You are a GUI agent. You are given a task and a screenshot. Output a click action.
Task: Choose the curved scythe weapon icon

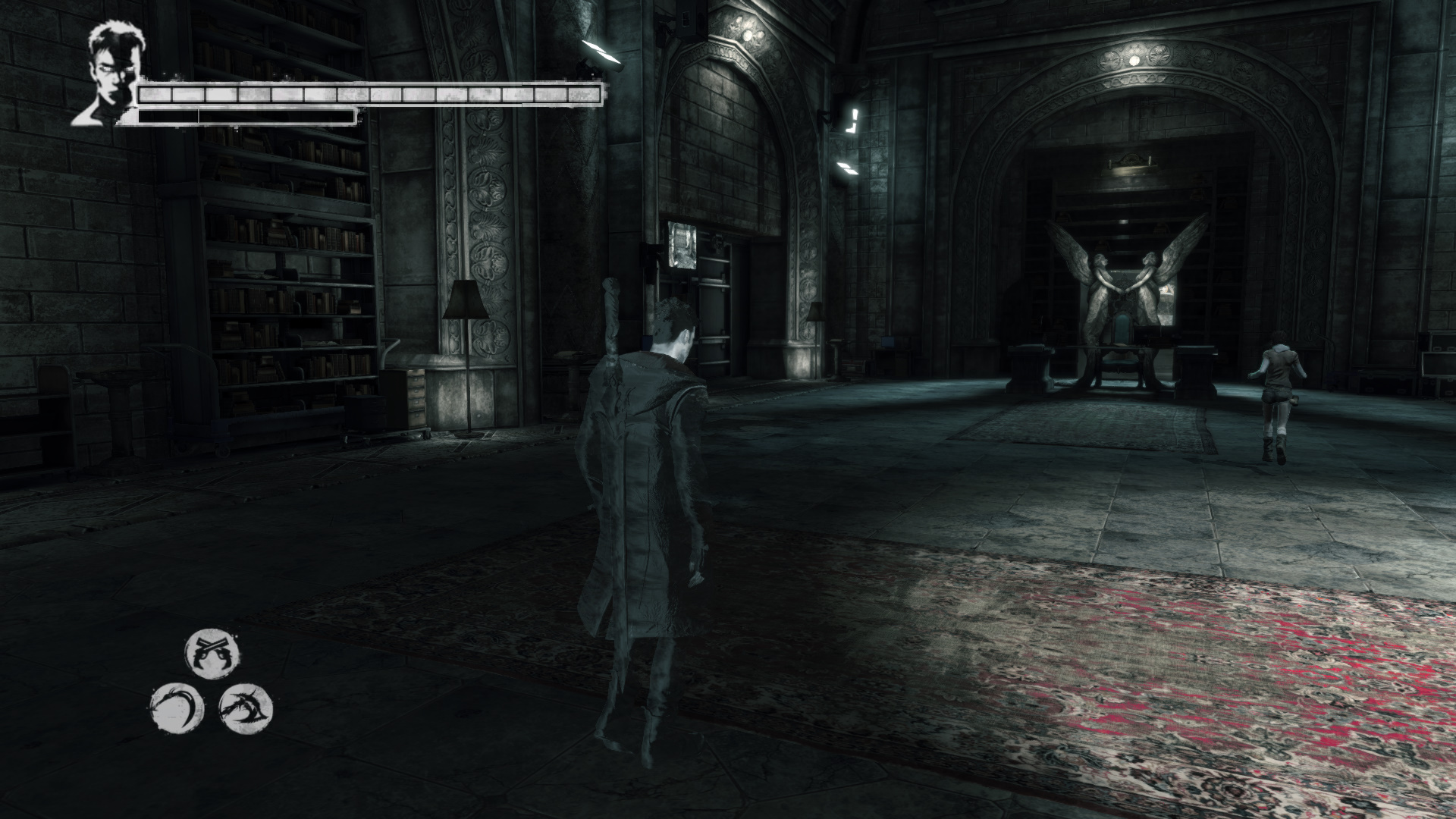(x=177, y=709)
